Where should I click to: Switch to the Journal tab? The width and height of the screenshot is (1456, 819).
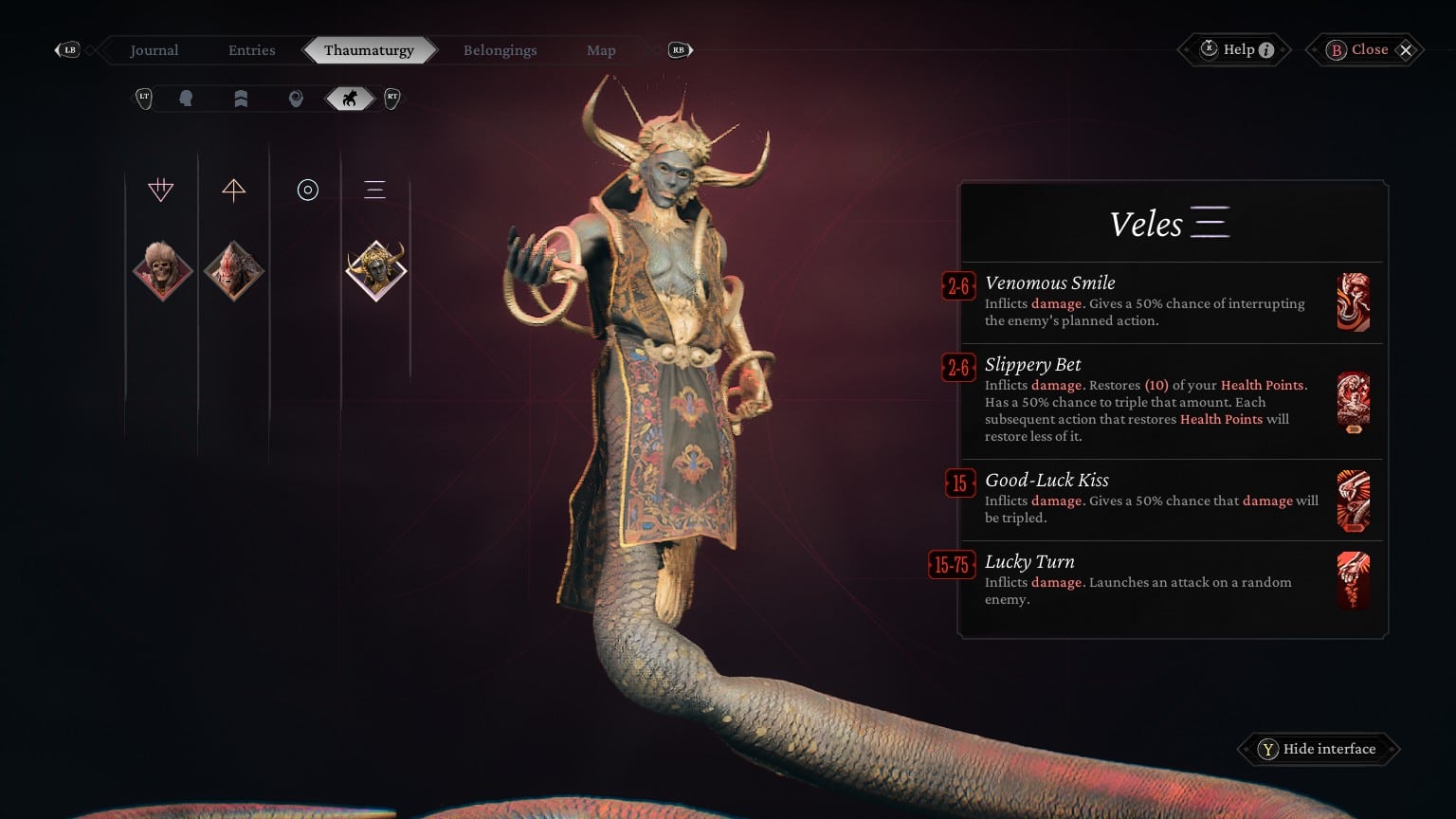[154, 49]
